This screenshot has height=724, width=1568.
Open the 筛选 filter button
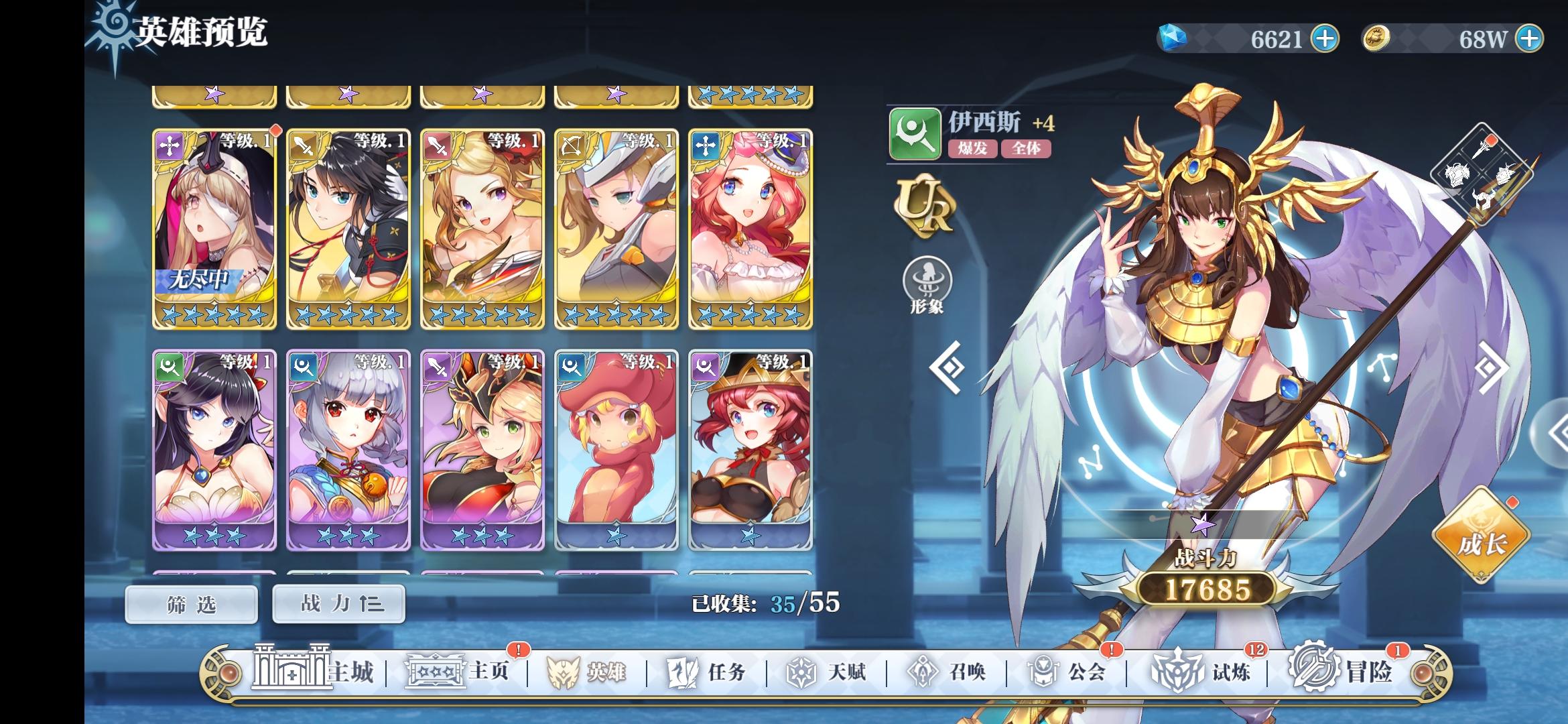pos(190,603)
